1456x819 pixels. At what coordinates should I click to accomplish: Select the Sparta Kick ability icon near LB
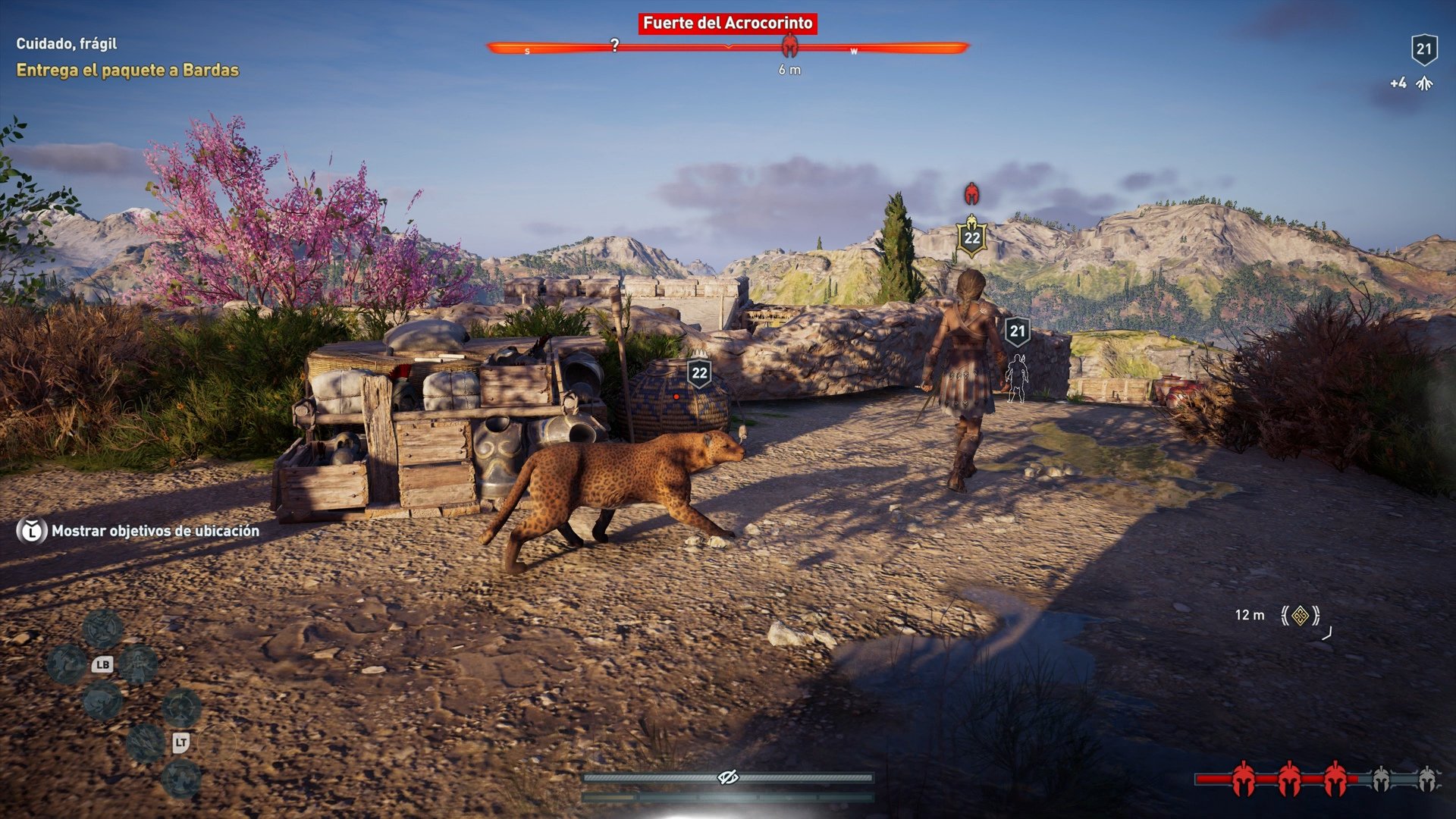pos(65,664)
